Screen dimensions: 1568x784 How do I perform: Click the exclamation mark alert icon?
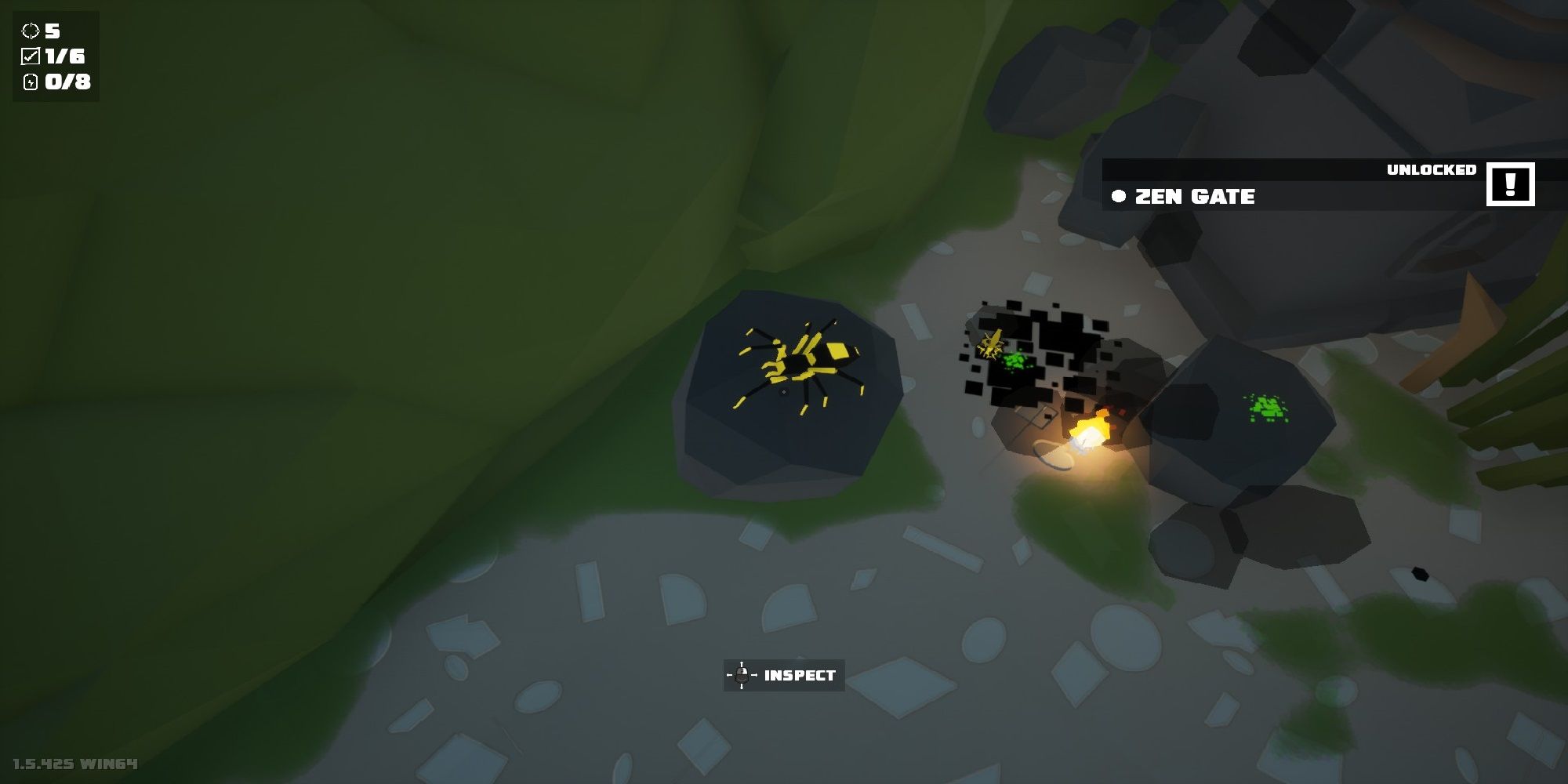click(x=1510, y=184)
